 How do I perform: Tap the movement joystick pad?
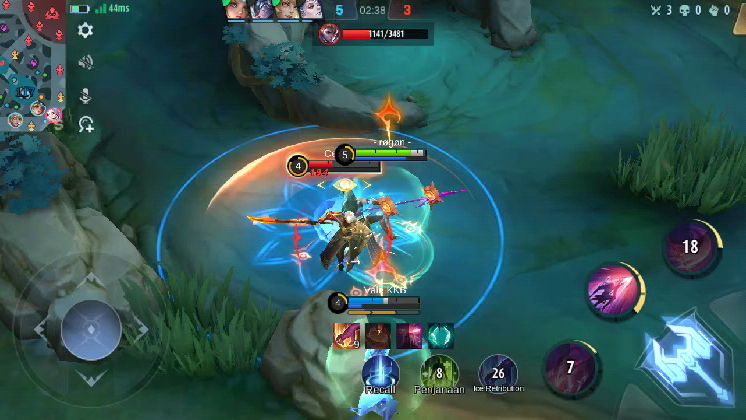90,327
